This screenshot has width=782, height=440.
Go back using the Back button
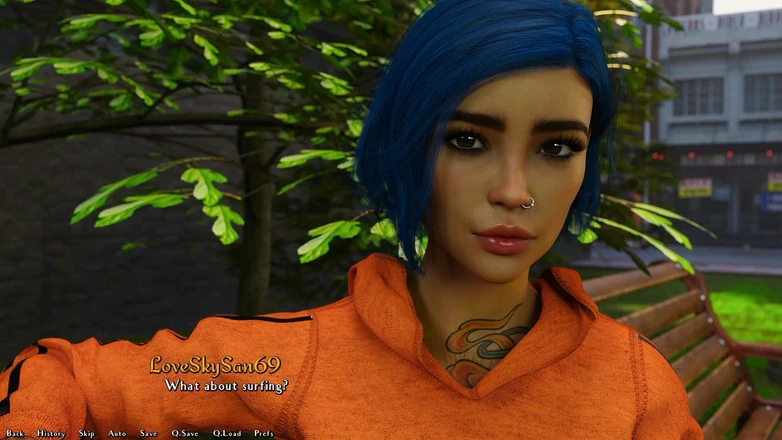pyautogui.click(x=15, y=433)
